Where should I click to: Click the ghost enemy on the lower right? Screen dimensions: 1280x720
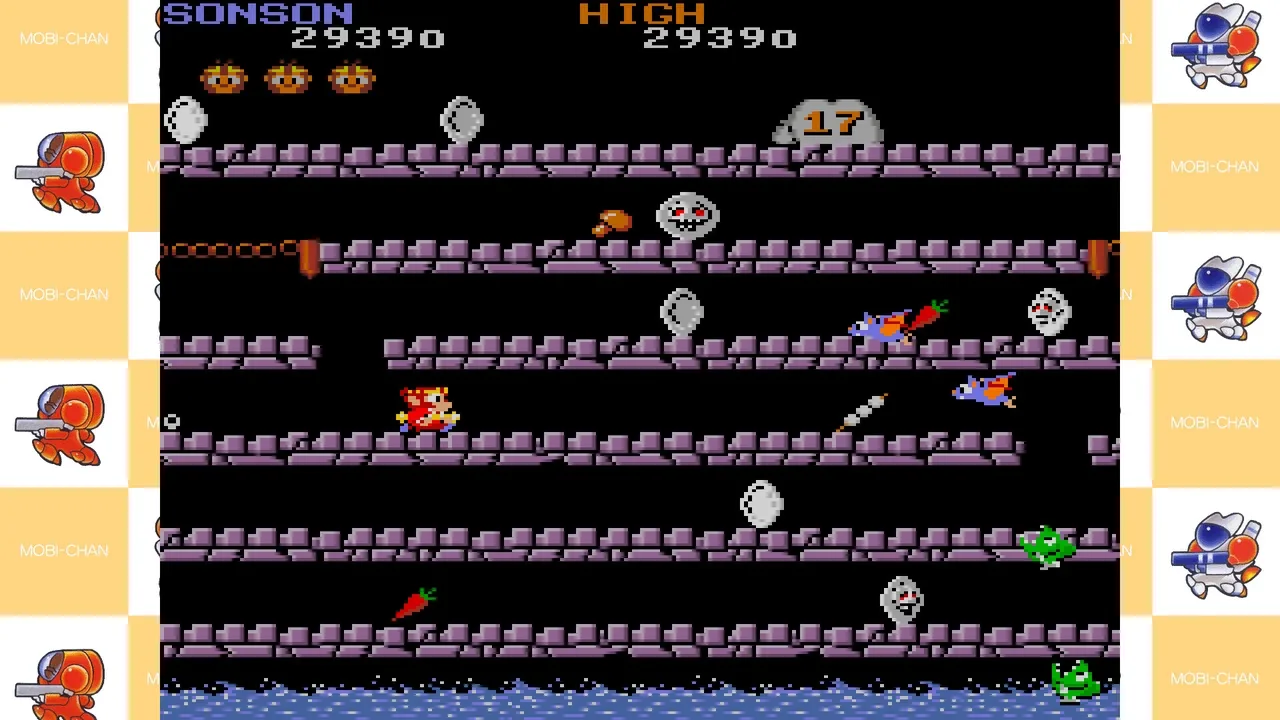(903, 600)
